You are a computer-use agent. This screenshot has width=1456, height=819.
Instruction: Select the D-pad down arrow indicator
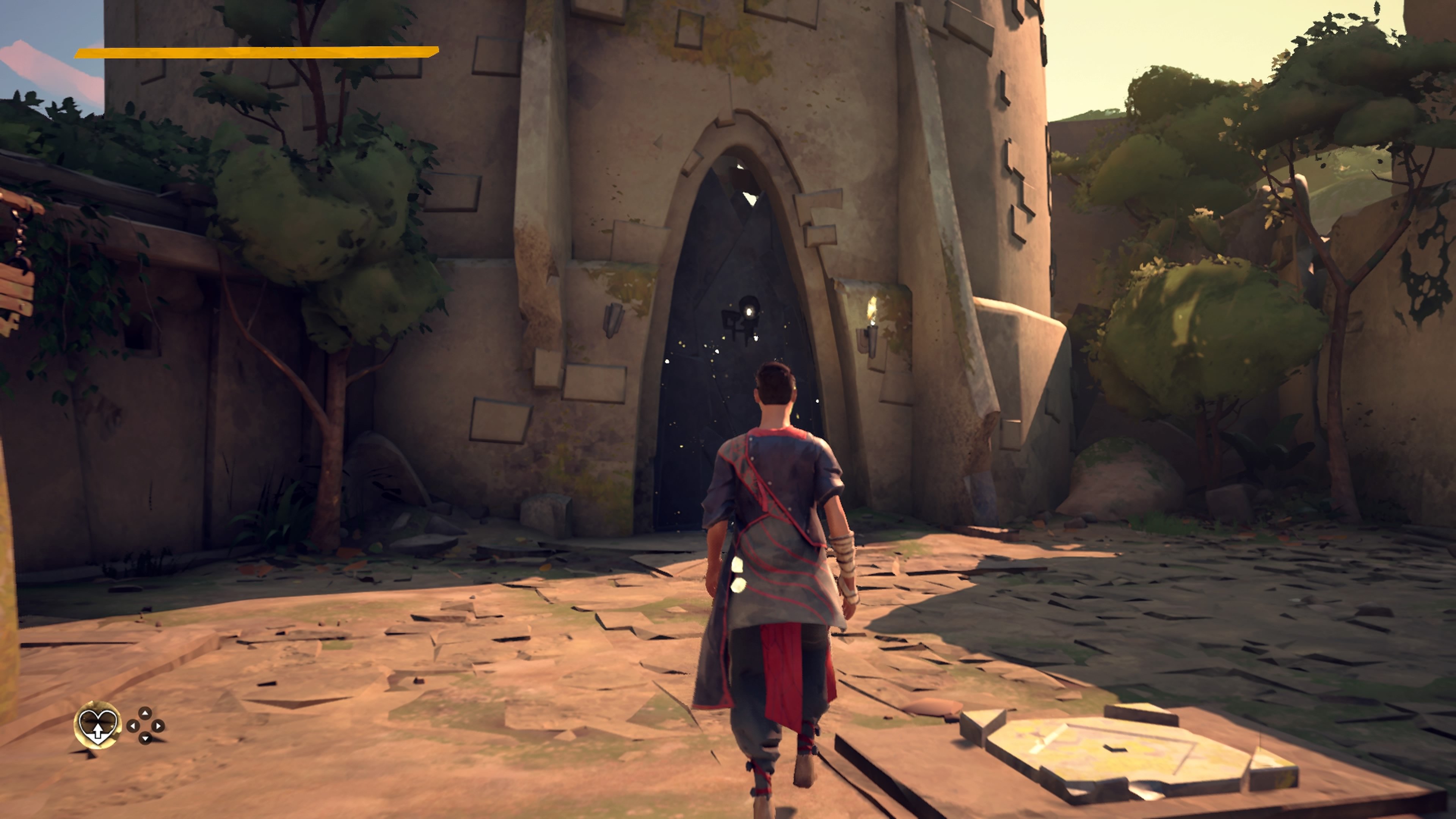145,738
